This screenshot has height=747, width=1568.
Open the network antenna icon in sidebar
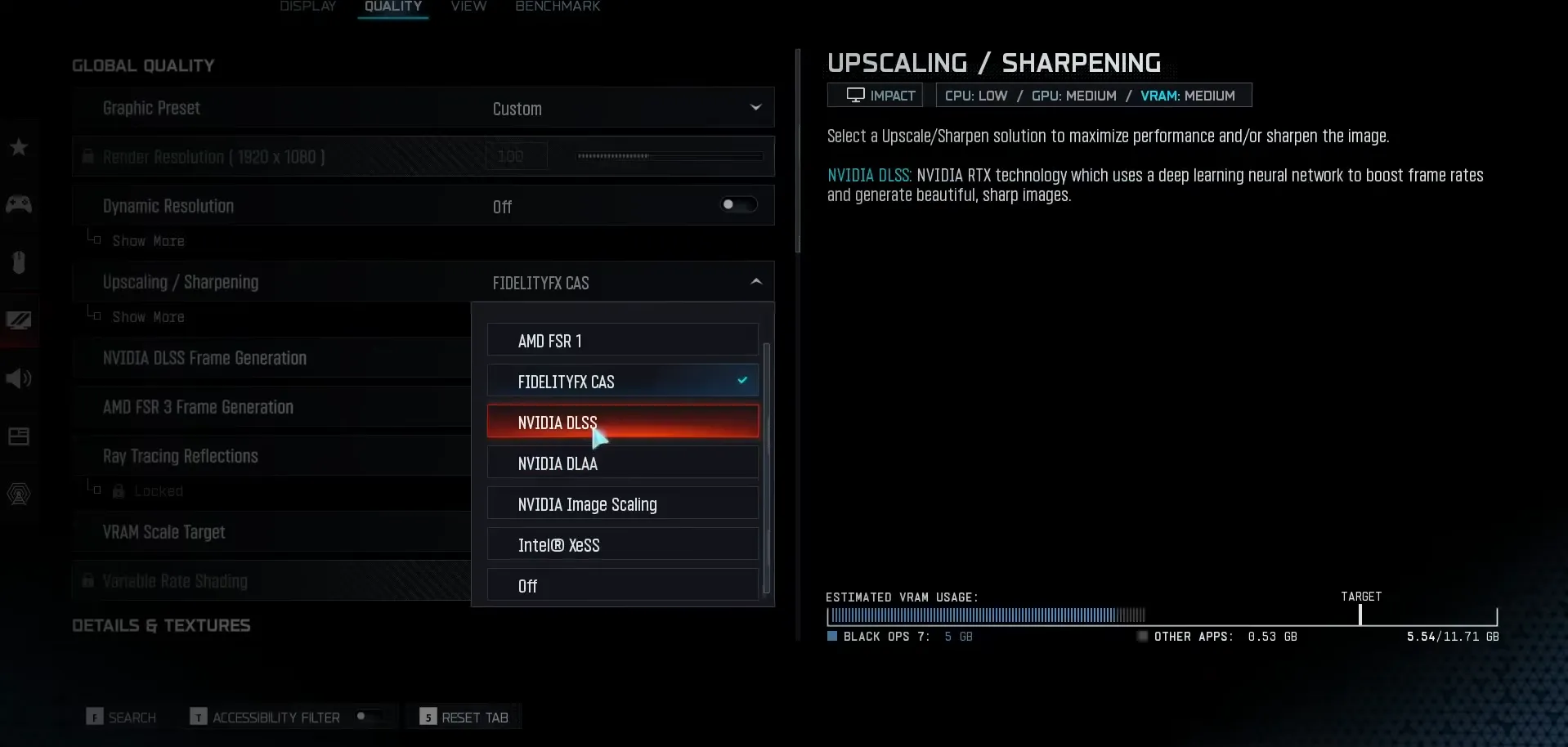pos(18,494)
